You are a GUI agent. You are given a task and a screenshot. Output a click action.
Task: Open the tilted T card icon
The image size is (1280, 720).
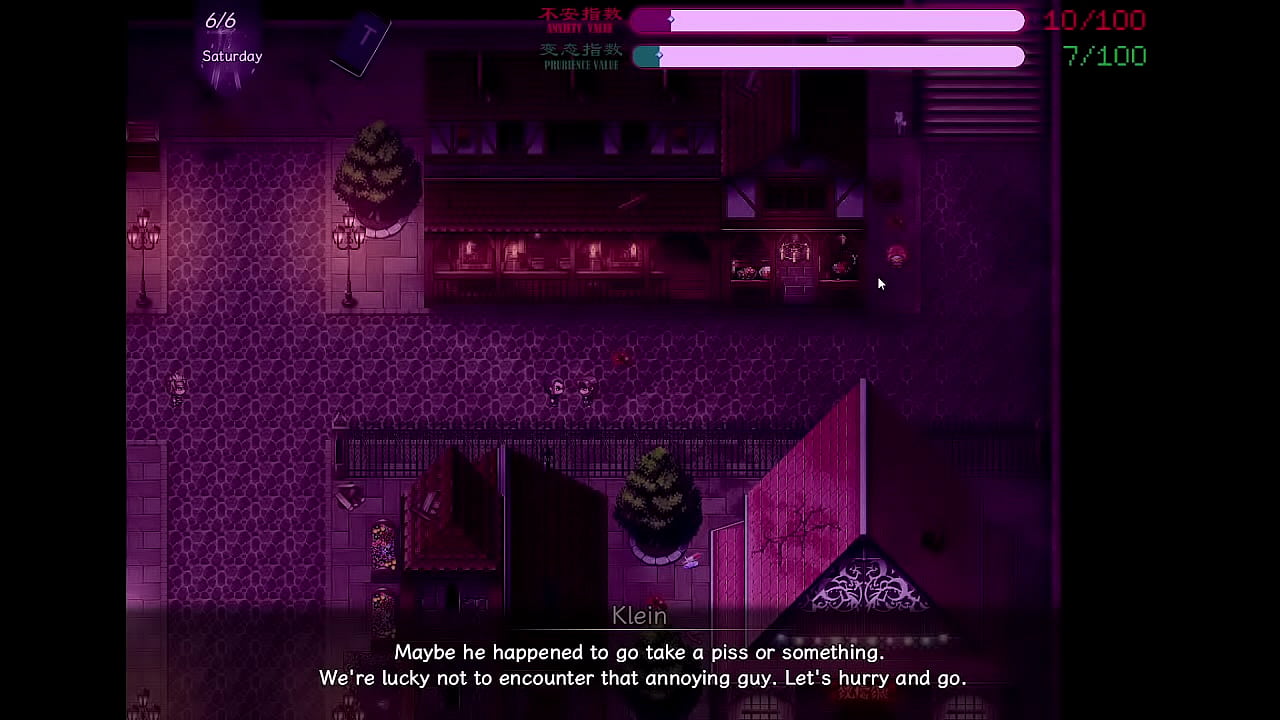[x=362, y=45]
